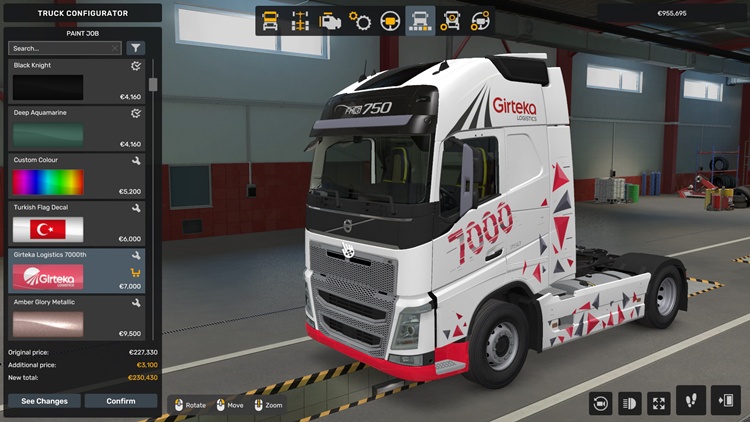Switch to the engine category

[x=330, y=20]
